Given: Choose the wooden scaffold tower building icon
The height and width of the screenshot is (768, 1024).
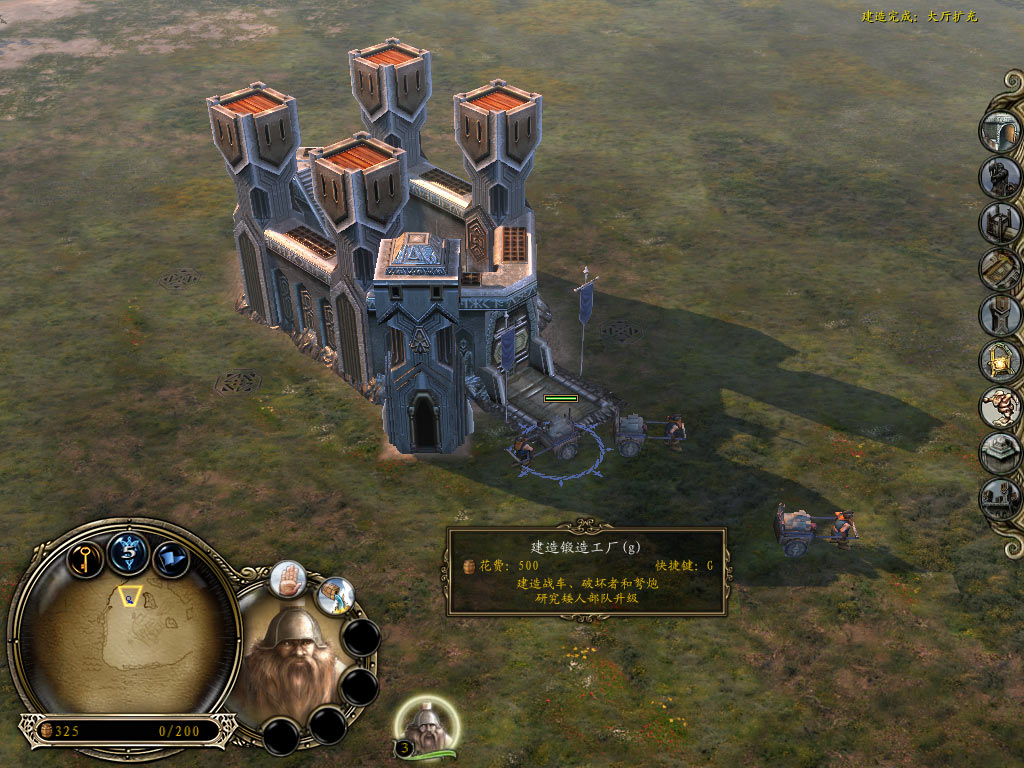Looking at the screenshot, I should pos(999,223).
